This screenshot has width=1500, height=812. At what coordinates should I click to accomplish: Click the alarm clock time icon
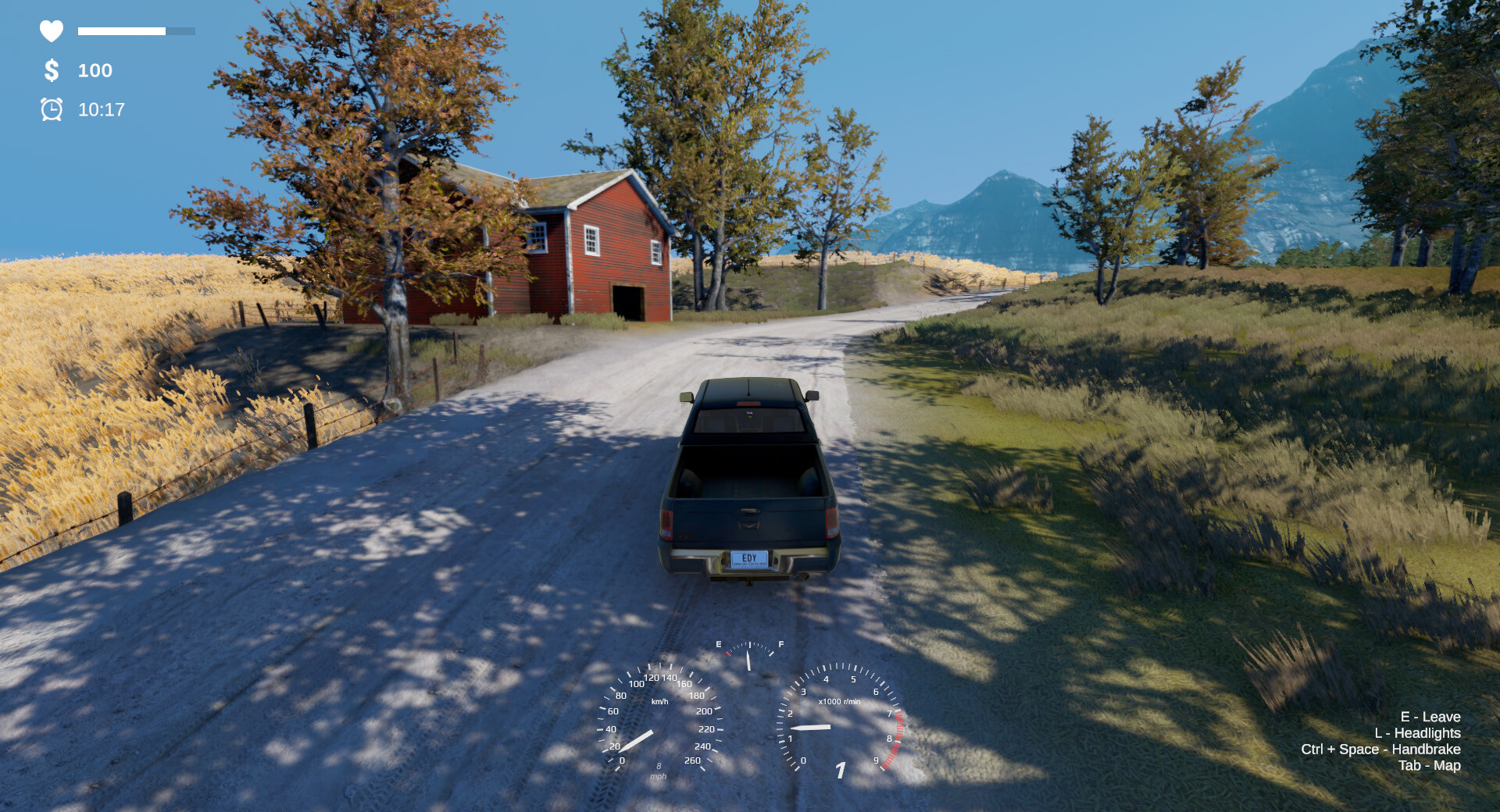pyautogui.click(x=51, y=110)
